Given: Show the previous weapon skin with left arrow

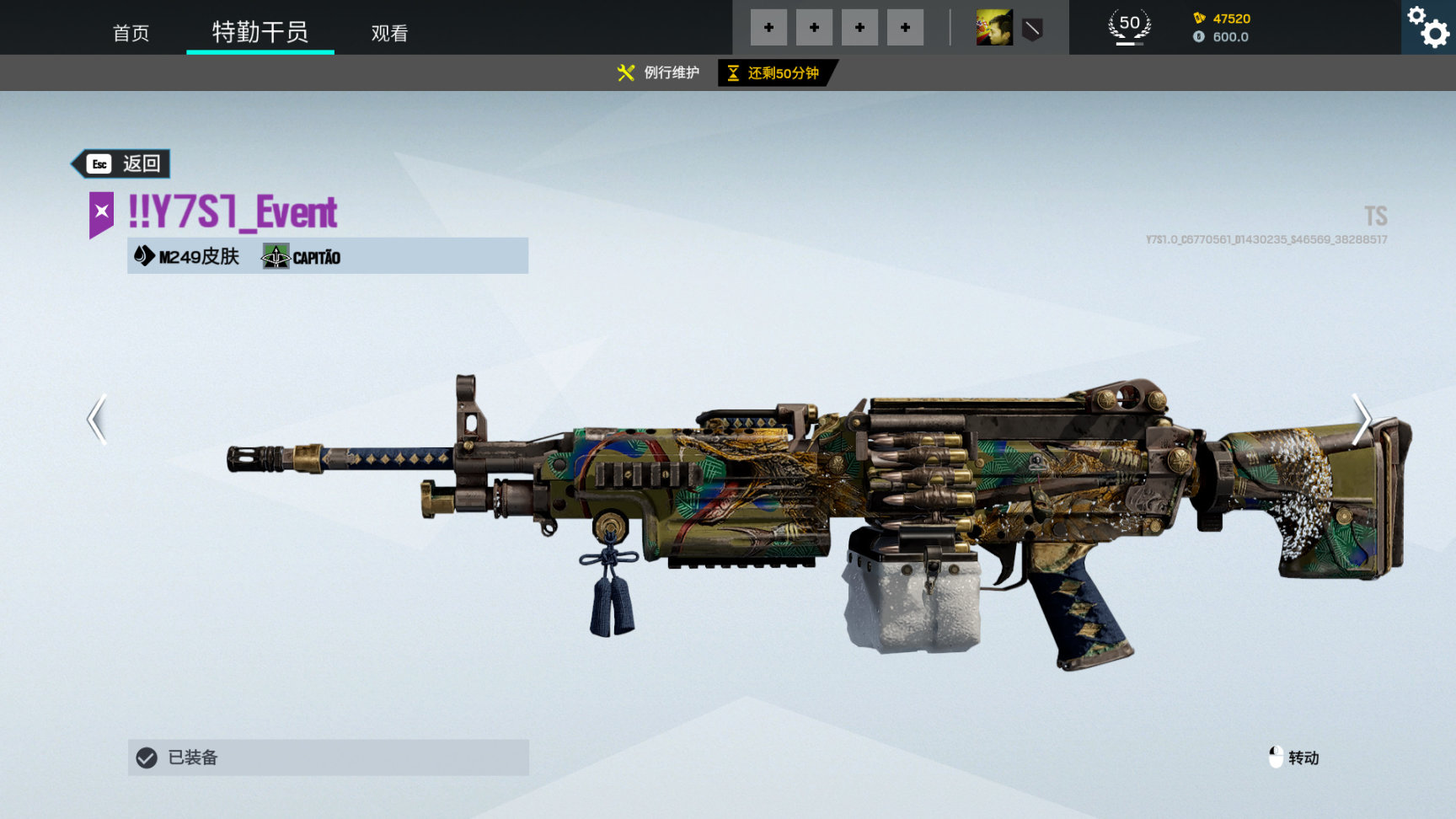Looking at the screenshot, I should point(98,419).
